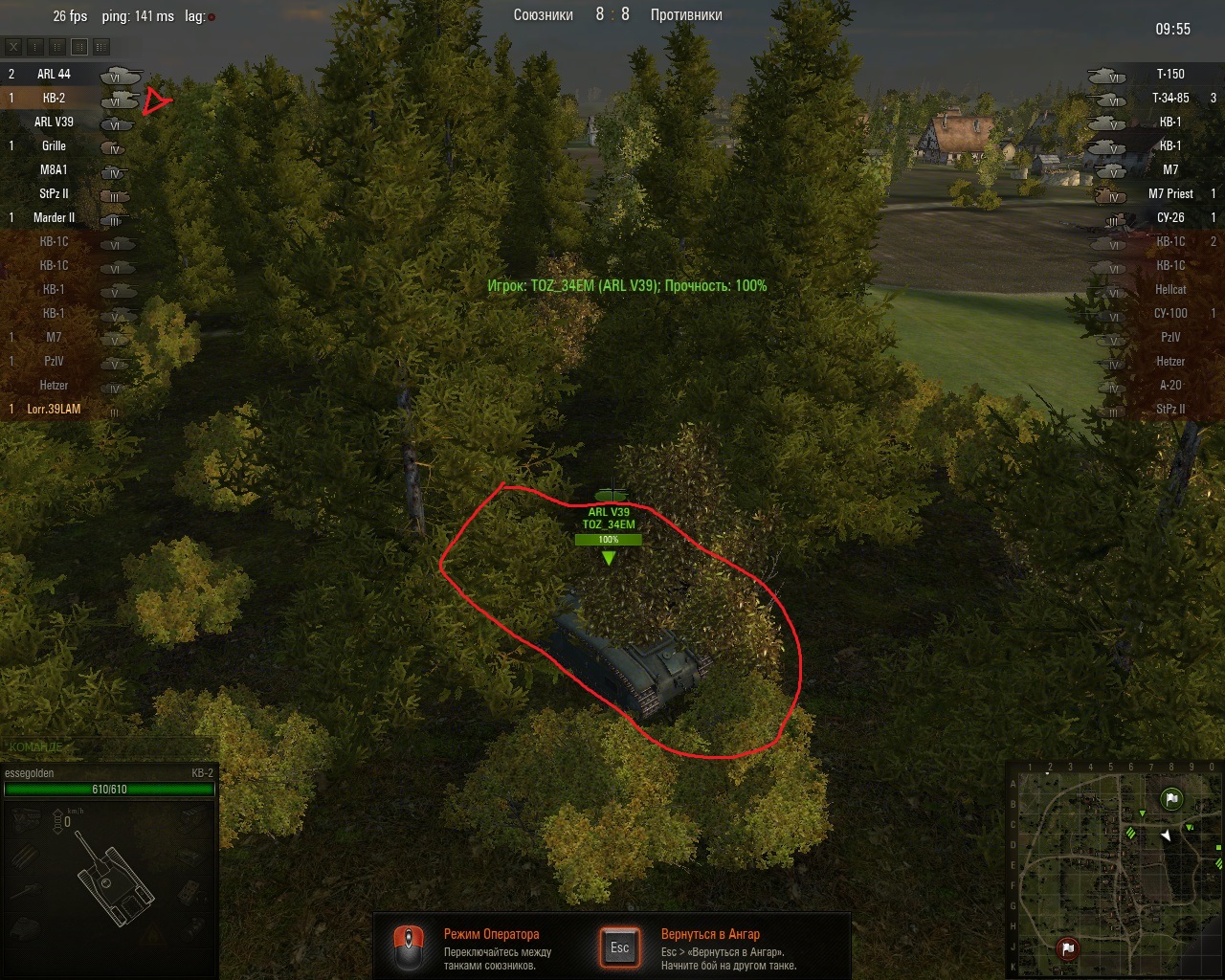Select M7 Priest in enemy roster

(x=1169, y=193)
